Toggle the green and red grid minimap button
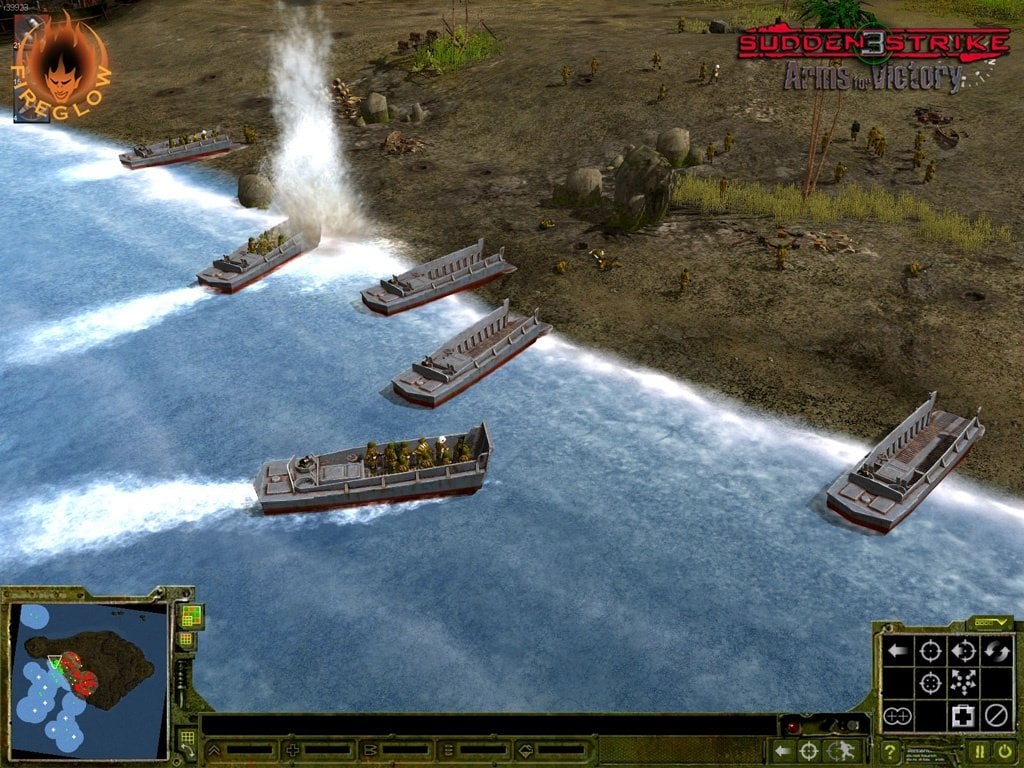Viewport: 1024px width, 768px height. click(x=189, y=615)
